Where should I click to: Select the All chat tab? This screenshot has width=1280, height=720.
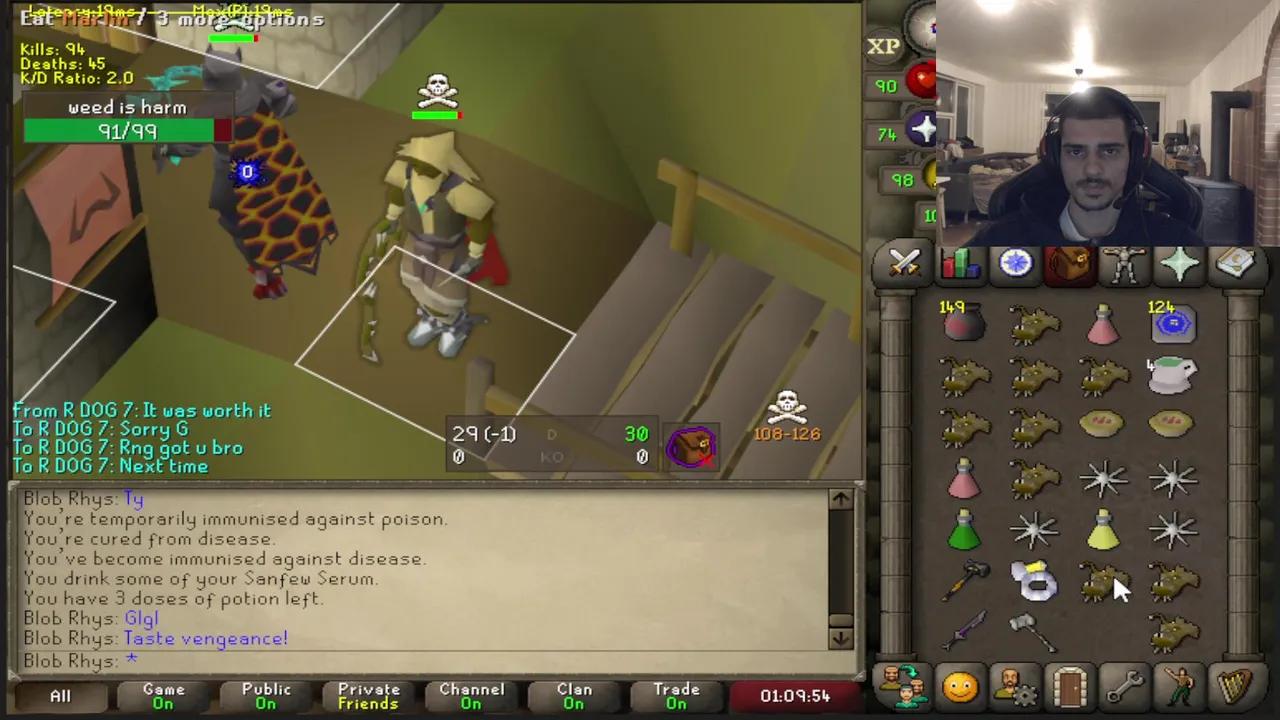point(59,695)
